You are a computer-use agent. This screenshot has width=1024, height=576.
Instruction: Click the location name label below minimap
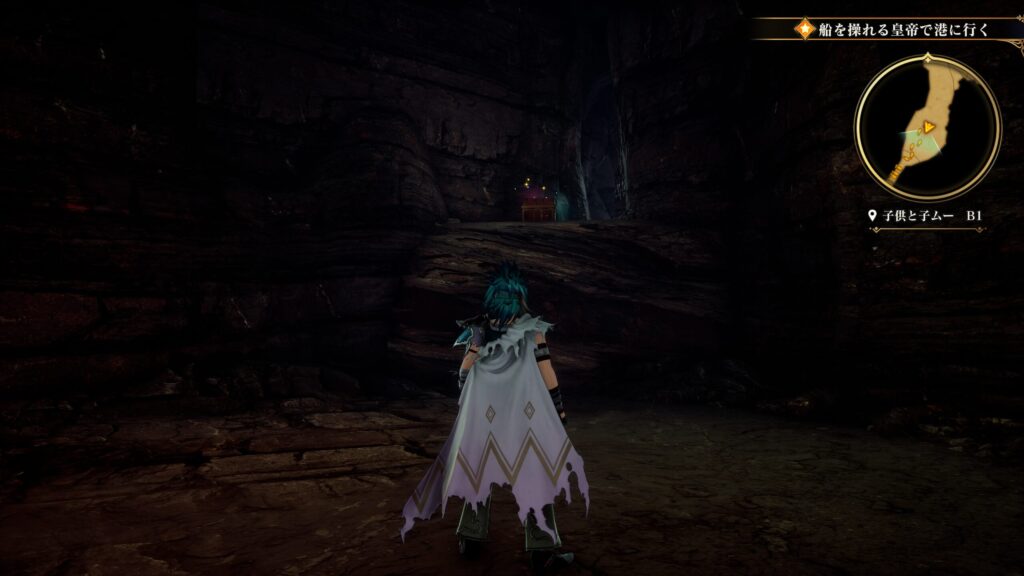click(x=927, y=216)
